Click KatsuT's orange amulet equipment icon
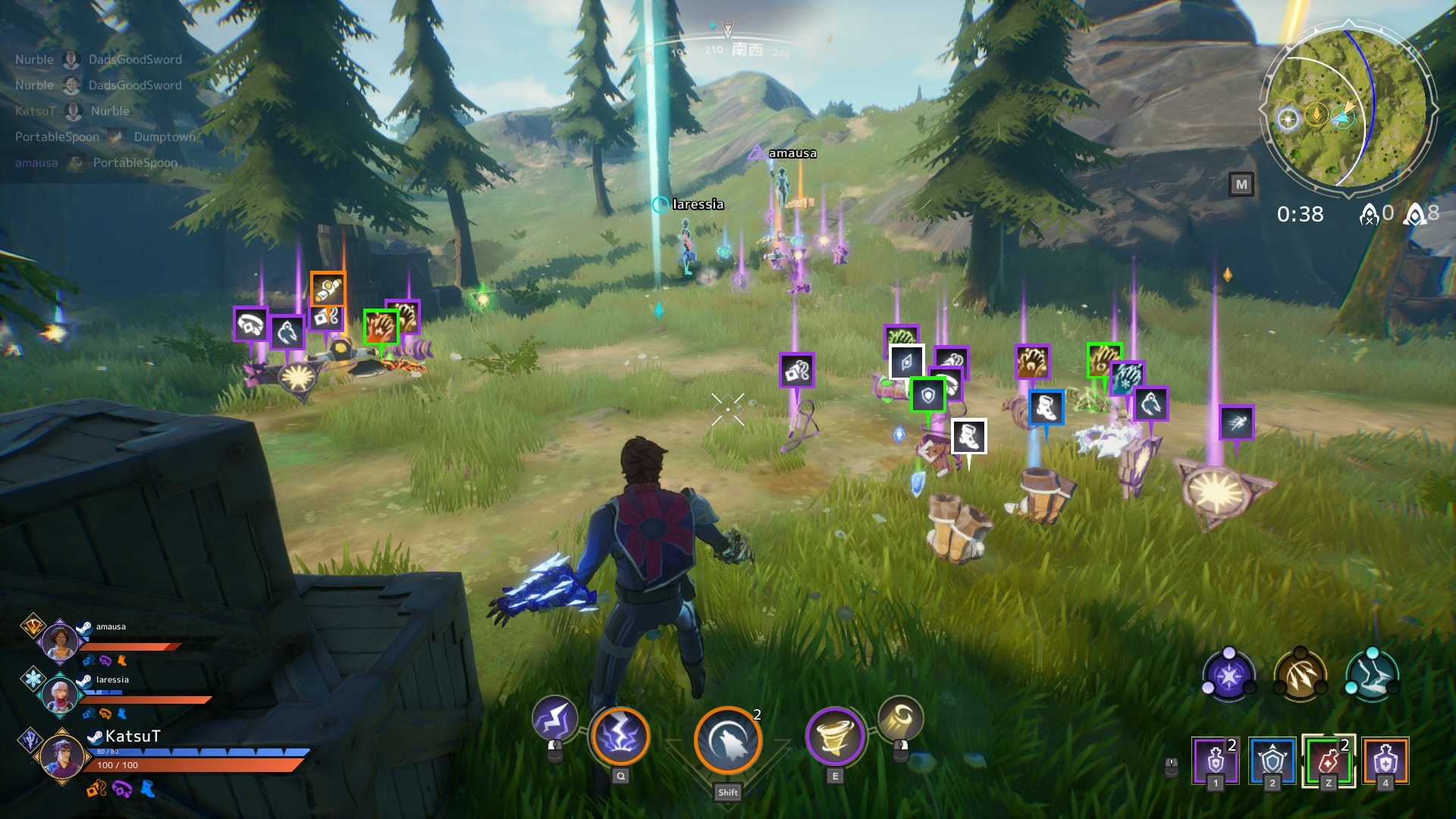This screenshot has height=819, width=1456. [96, 789]
